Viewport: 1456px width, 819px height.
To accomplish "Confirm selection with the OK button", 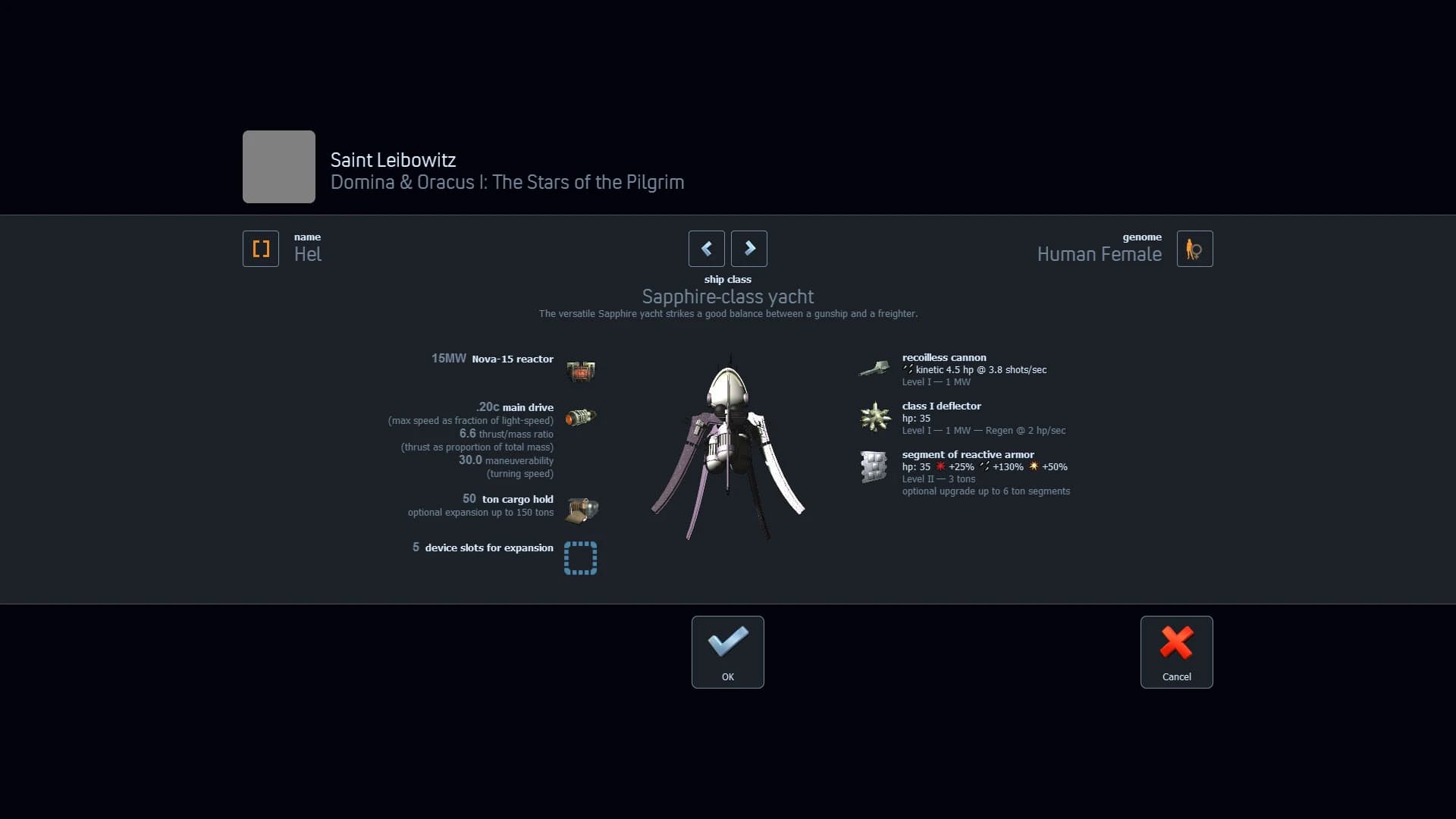I will pos(727,651).
